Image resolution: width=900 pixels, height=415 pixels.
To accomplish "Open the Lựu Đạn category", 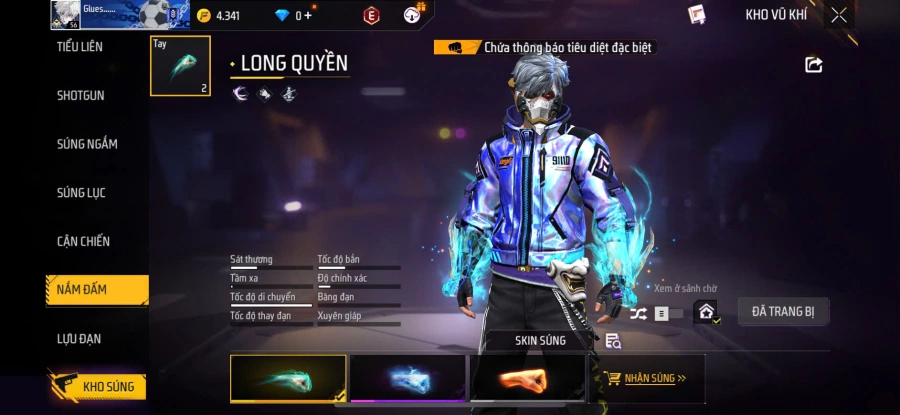I will click(x=79, y=339).
